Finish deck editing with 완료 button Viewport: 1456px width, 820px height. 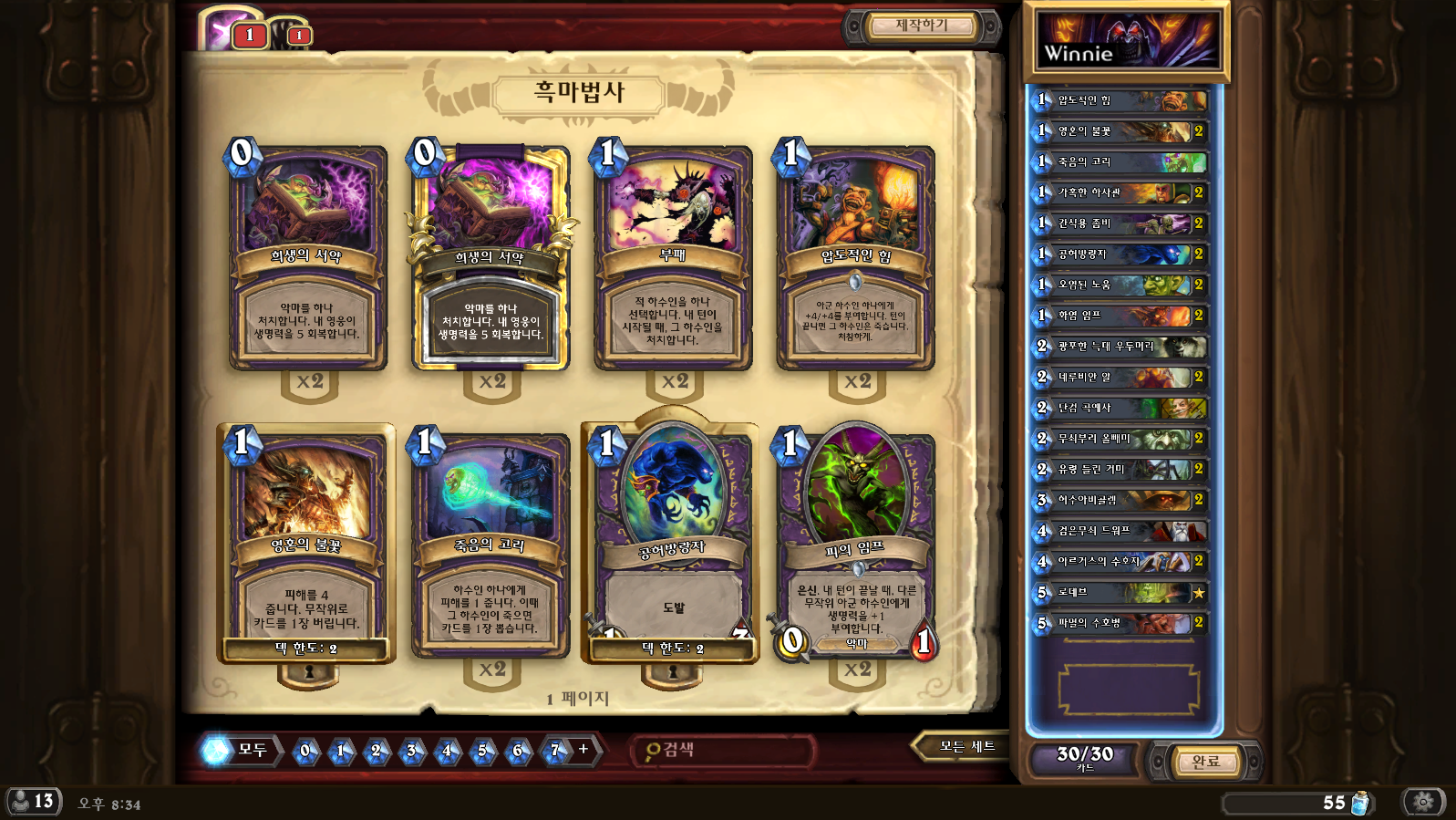tap(1205, 762)
